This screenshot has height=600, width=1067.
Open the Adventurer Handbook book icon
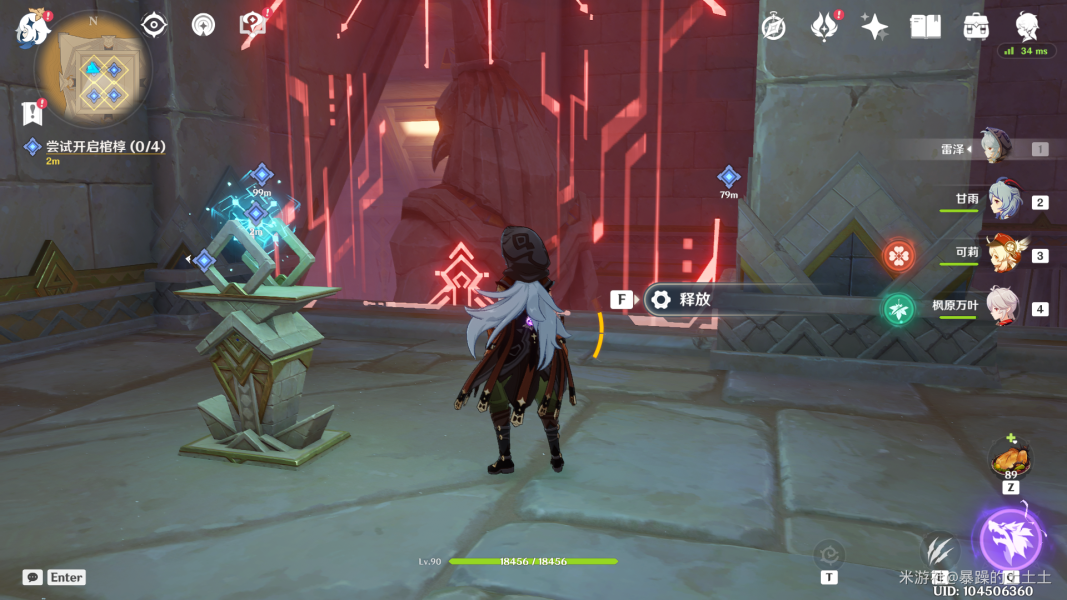[925, 27]
